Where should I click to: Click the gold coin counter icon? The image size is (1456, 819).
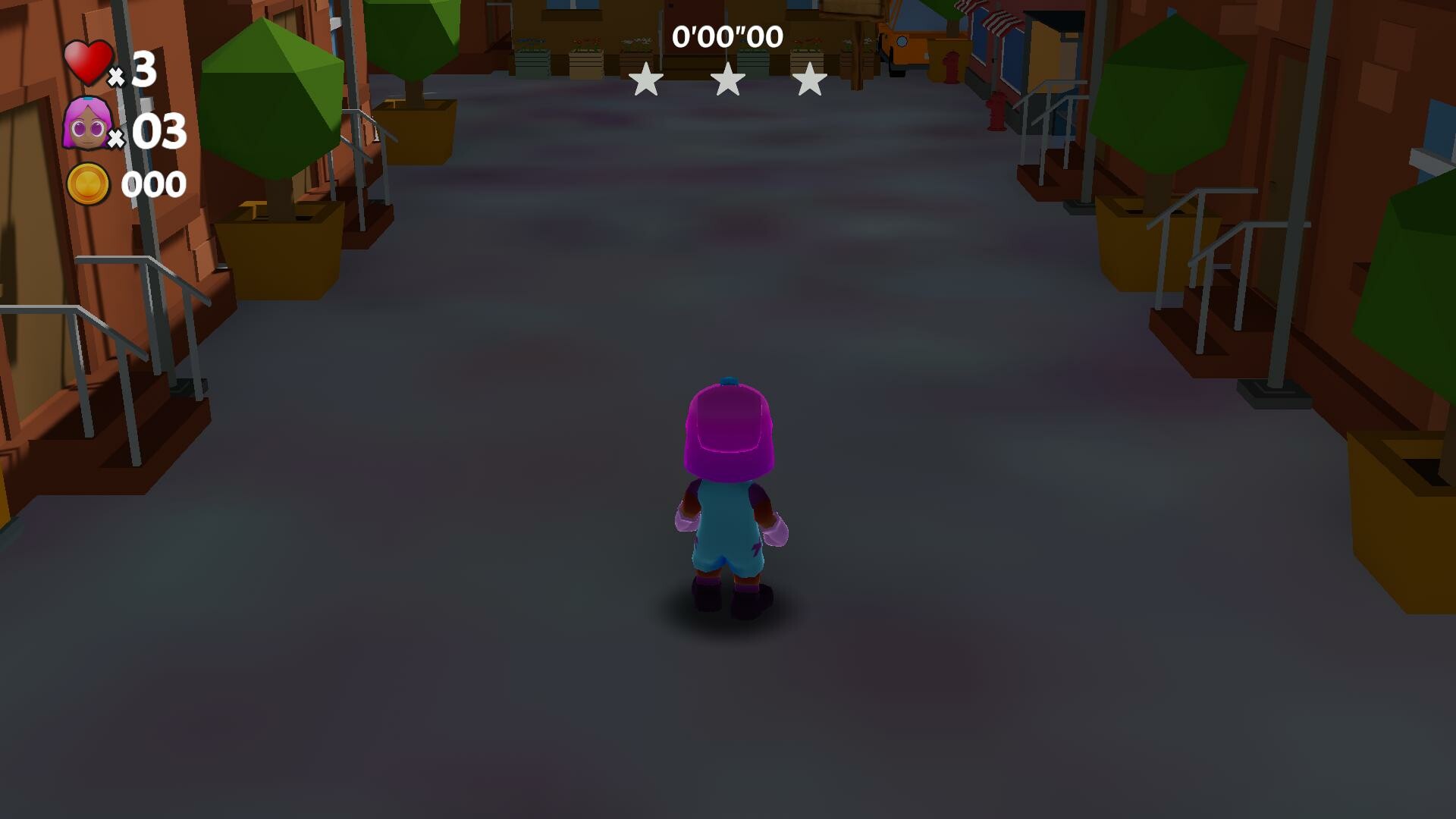pos(89,183)
